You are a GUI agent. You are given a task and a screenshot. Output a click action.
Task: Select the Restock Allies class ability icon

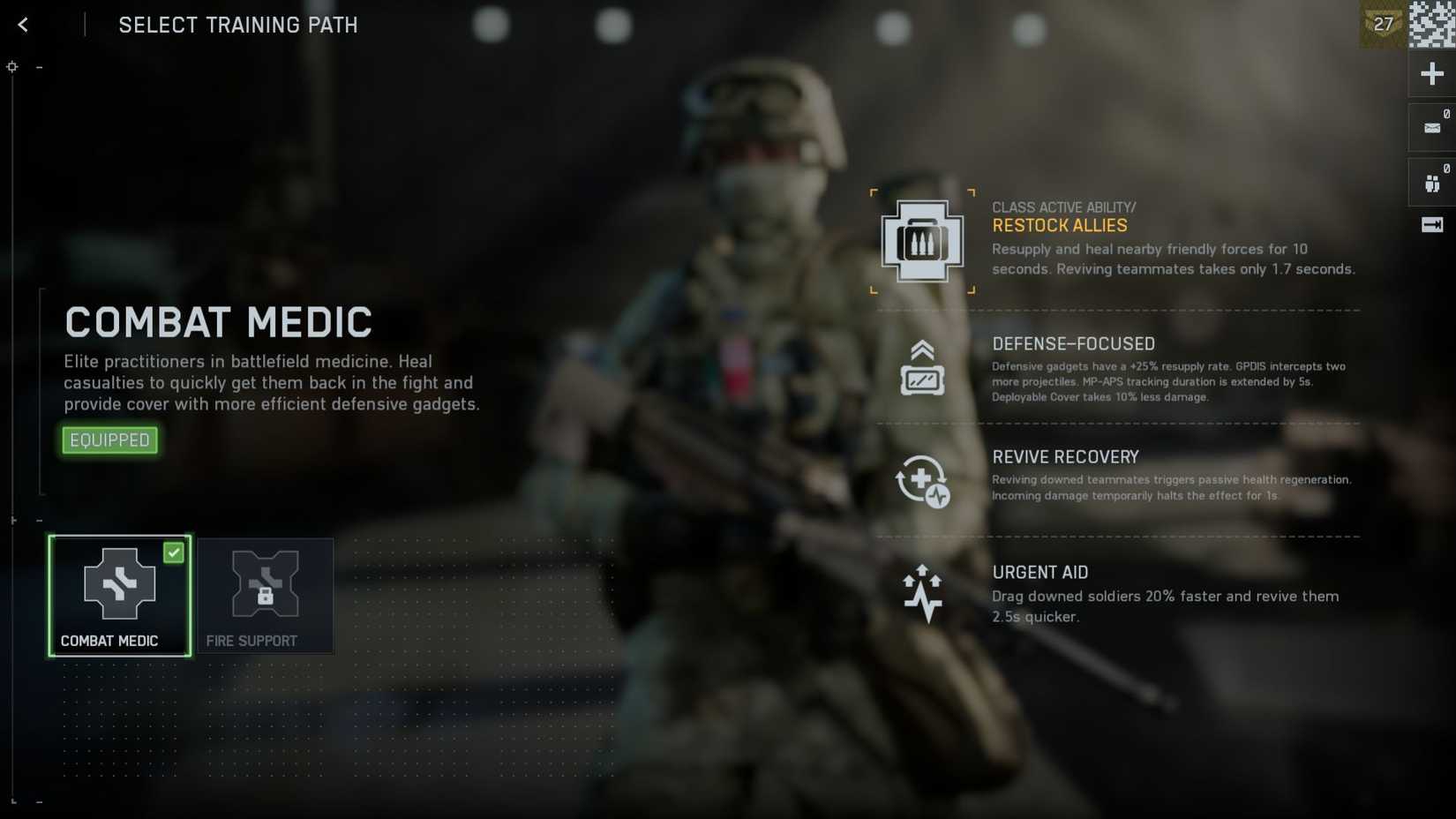click(922, 240)
